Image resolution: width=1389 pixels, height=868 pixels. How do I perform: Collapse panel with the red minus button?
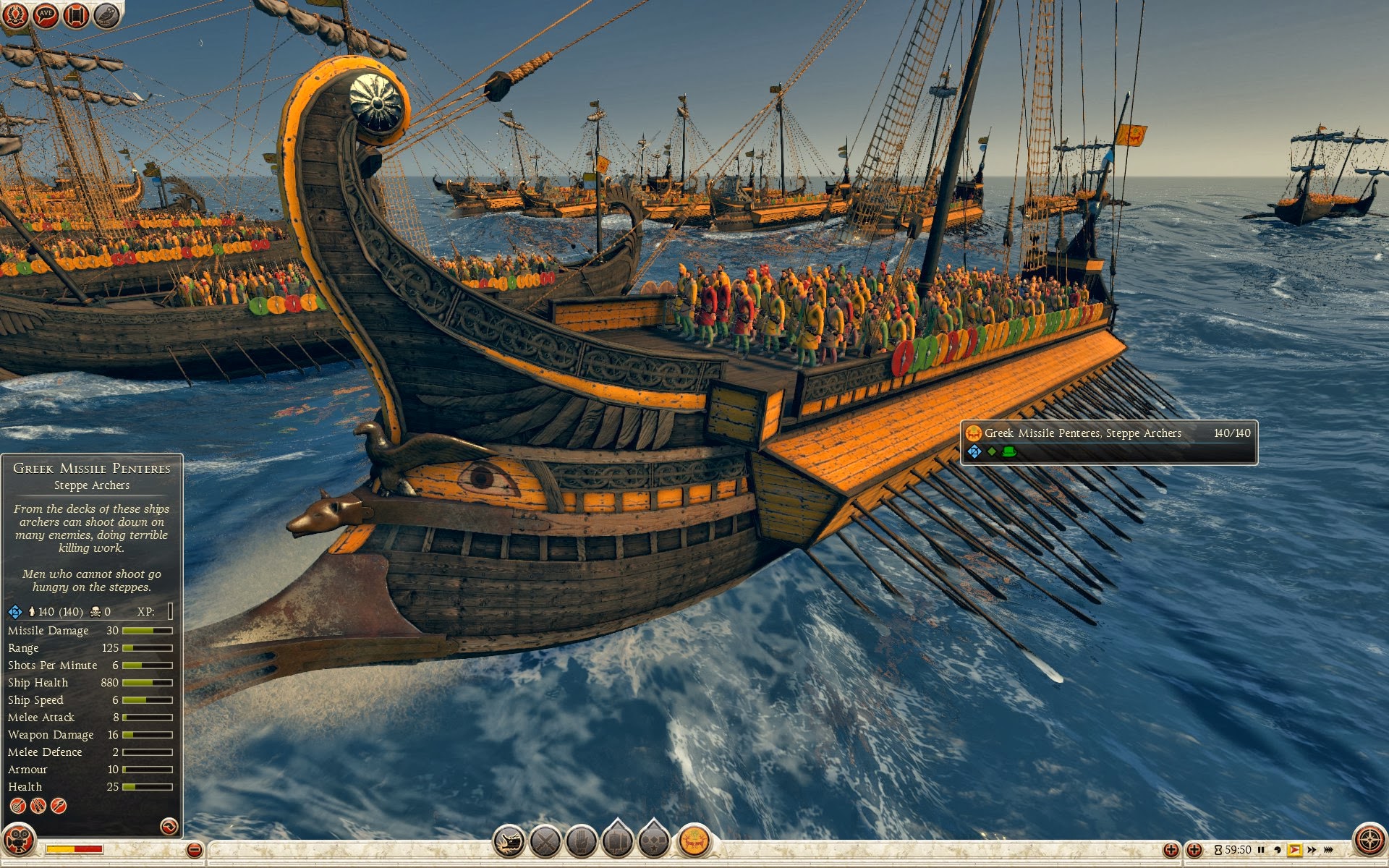[194, 850]
